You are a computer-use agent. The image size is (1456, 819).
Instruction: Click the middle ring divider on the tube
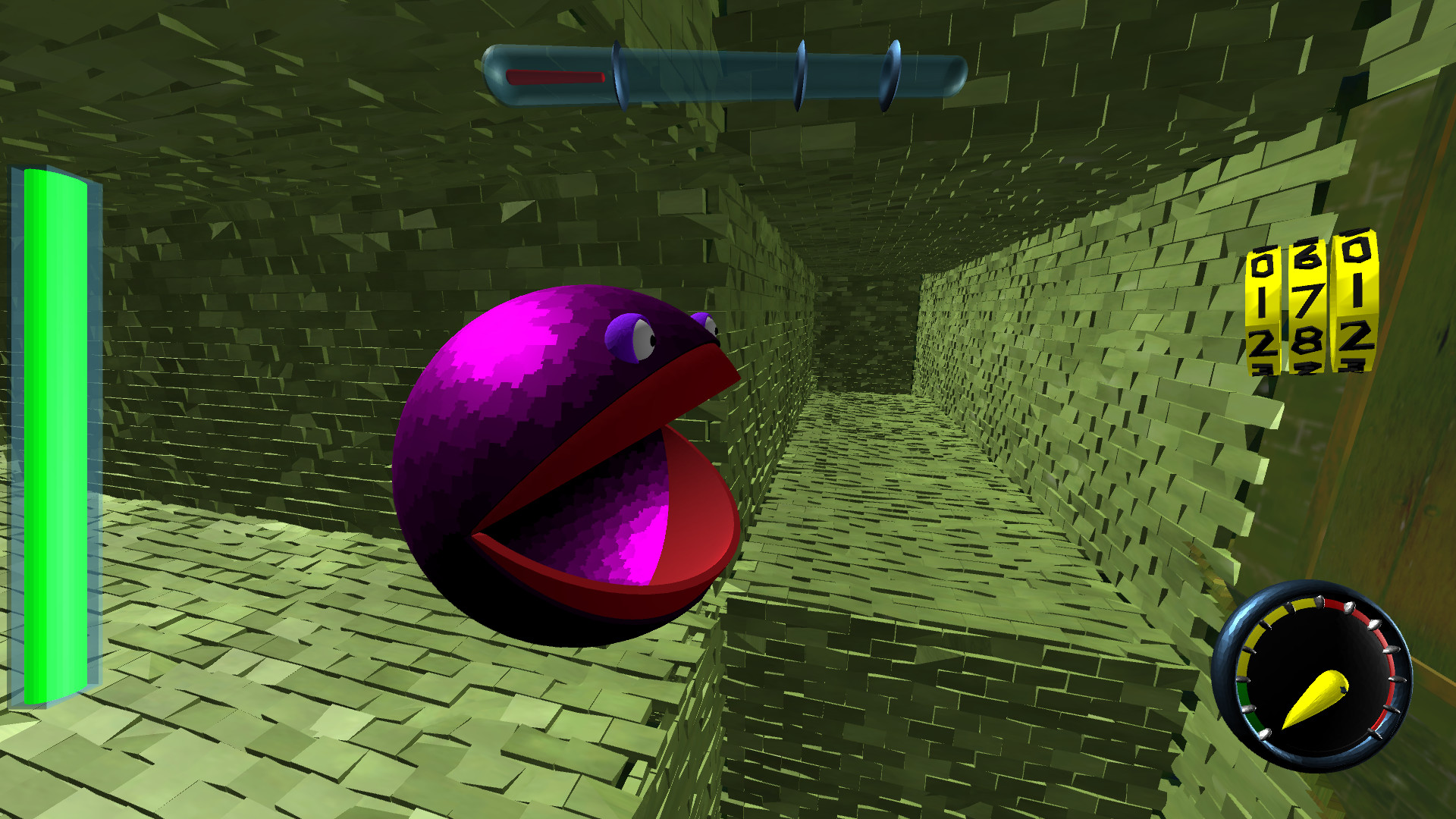point(800,72)
